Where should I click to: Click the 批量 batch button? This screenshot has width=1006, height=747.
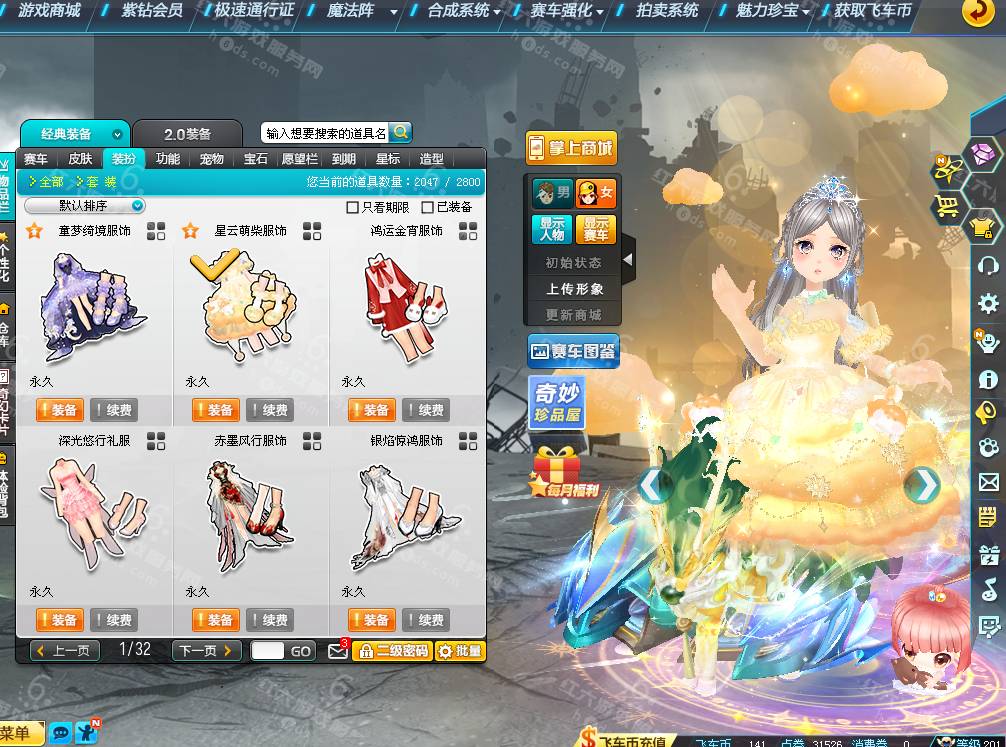click(460, 651)
